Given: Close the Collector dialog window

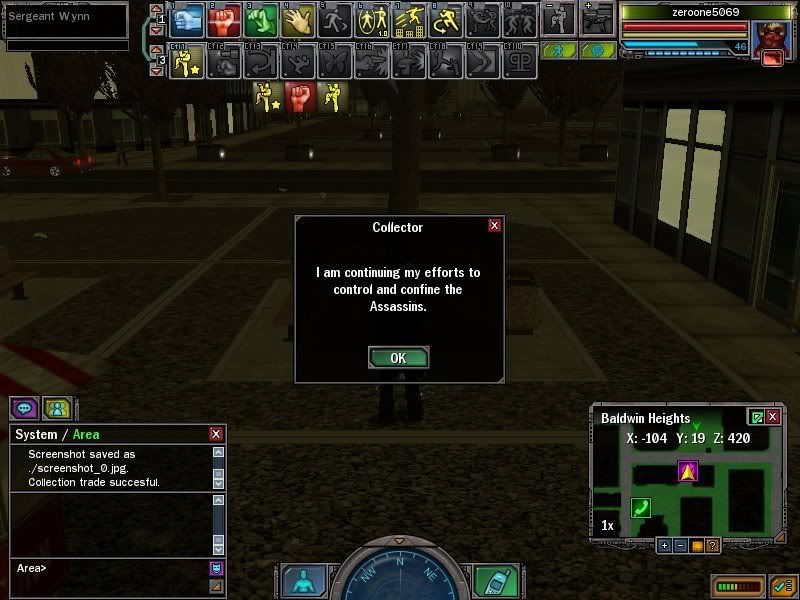Looking at the screenshot, I should (494, 226).
